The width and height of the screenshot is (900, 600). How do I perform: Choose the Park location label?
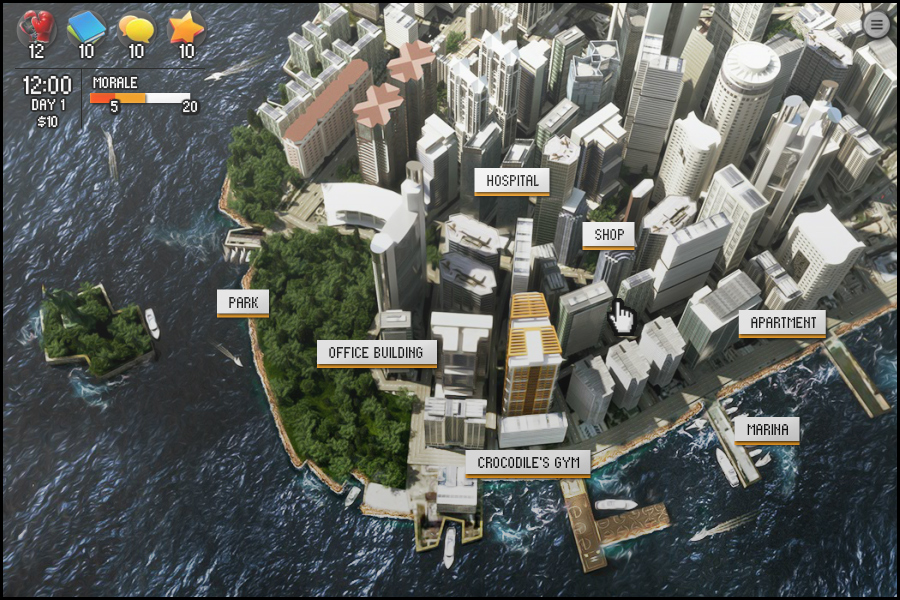coord(243,303)
